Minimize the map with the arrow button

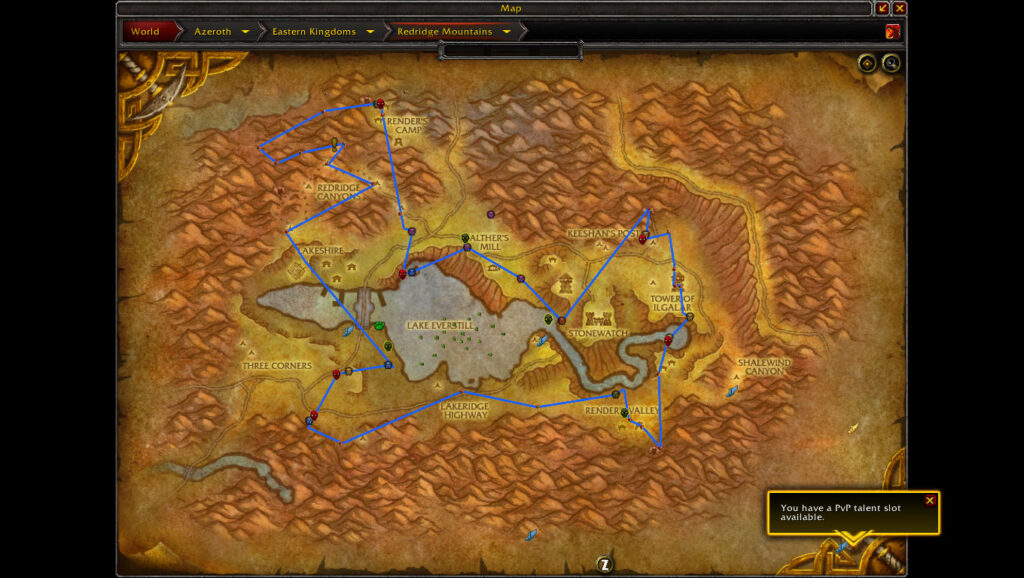tap(882, 8)
